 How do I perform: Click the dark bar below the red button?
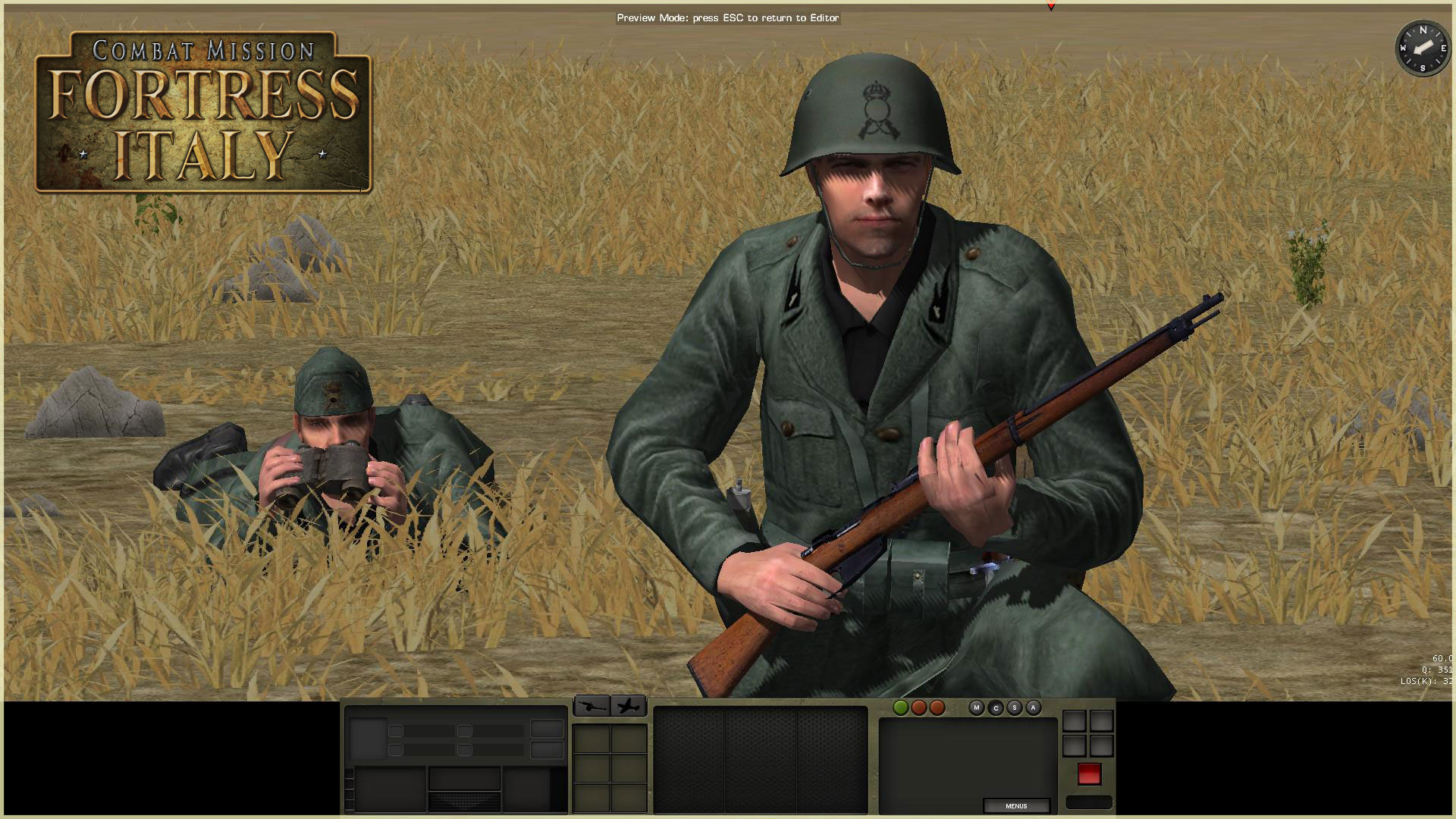click(1090, 802)
